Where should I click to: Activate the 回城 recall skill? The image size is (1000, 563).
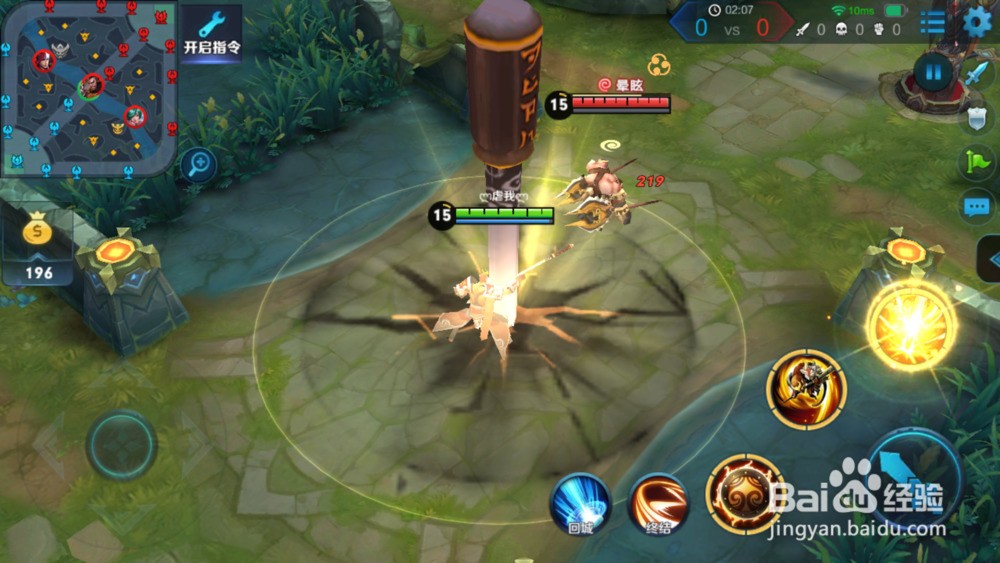click(580, 502)
